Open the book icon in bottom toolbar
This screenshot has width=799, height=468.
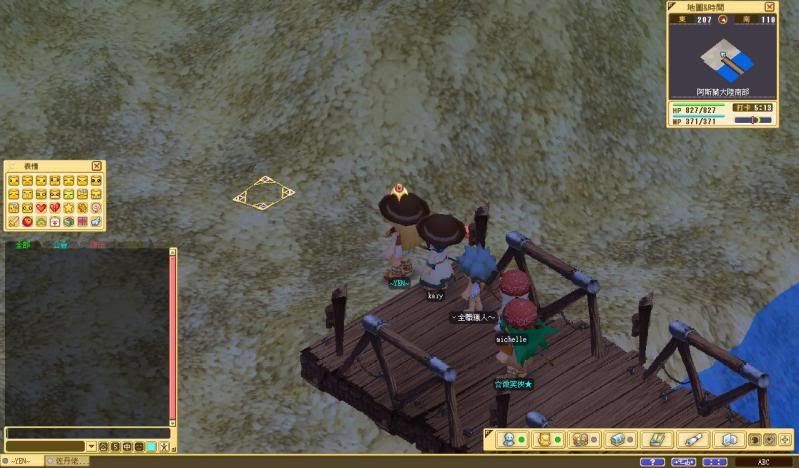pyautogui.click(x=729, y=439)
